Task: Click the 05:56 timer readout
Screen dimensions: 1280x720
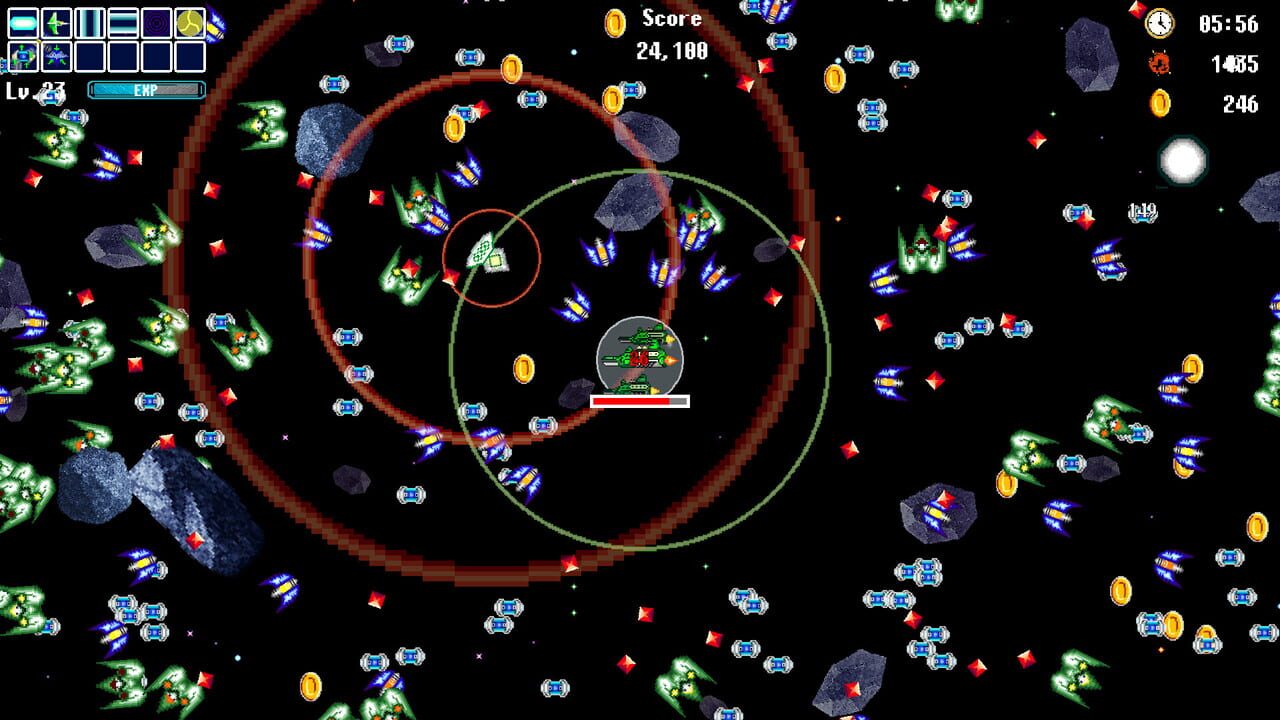Action: [x=1228, y=22]
